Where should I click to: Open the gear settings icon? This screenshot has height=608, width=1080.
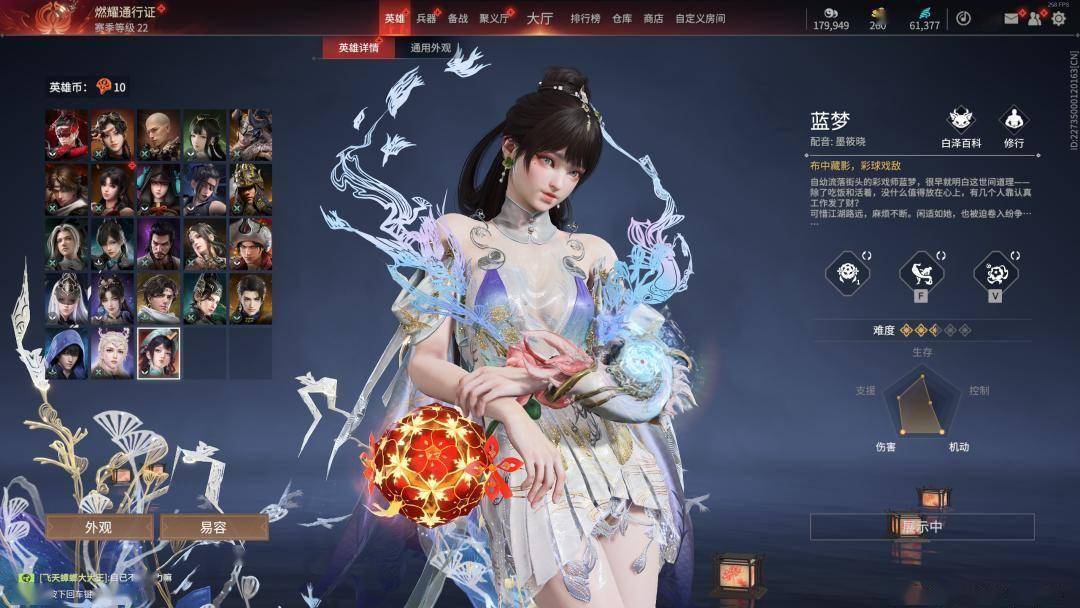[1058, 18]
